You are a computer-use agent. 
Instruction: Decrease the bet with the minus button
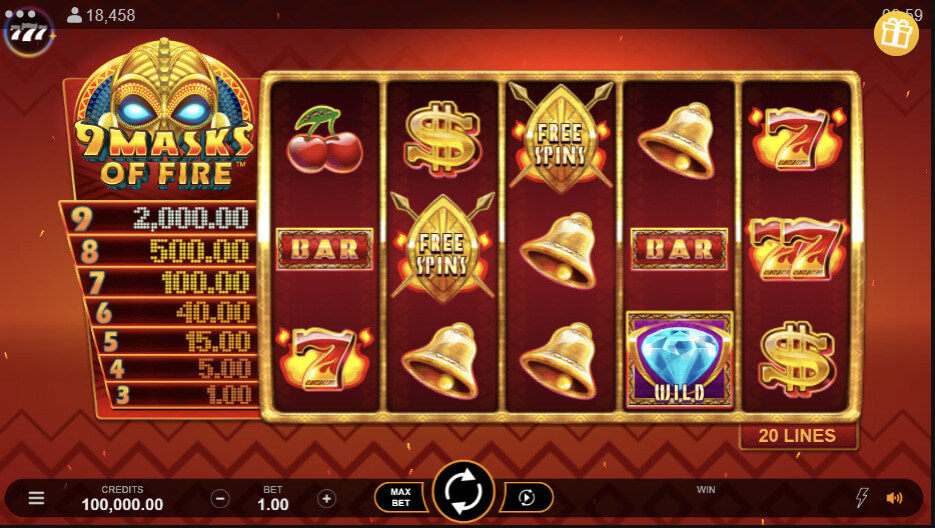[221, 498]
